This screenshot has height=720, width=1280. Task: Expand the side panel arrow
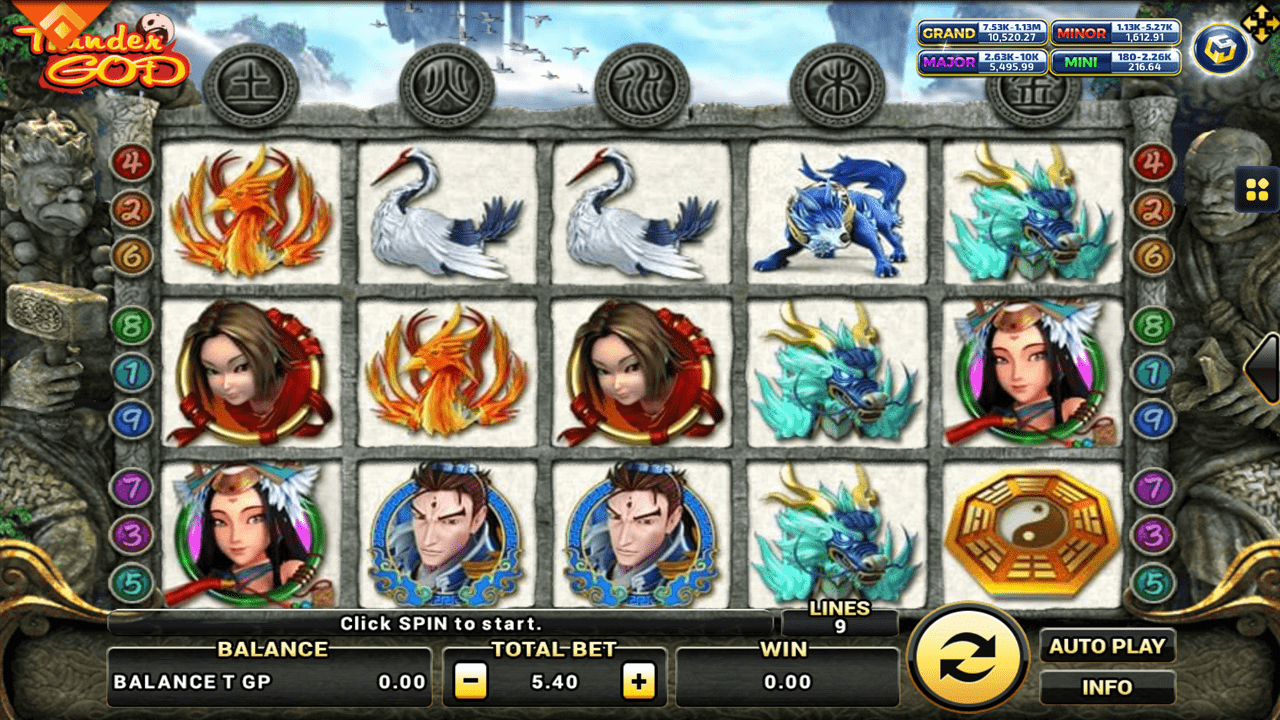click(1264, 368)
